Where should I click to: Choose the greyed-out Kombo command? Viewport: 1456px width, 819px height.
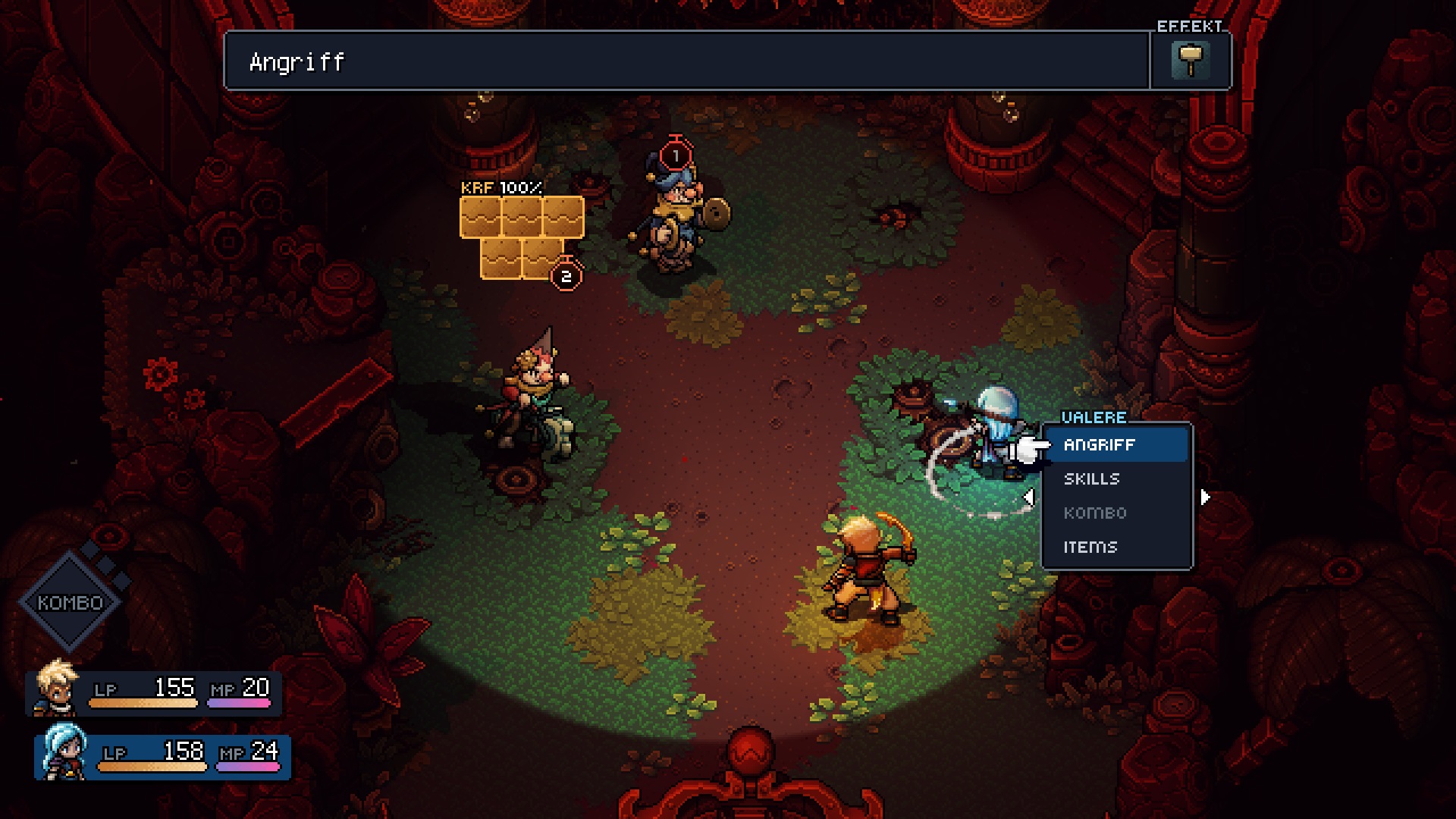click(x=1095, y=513)
